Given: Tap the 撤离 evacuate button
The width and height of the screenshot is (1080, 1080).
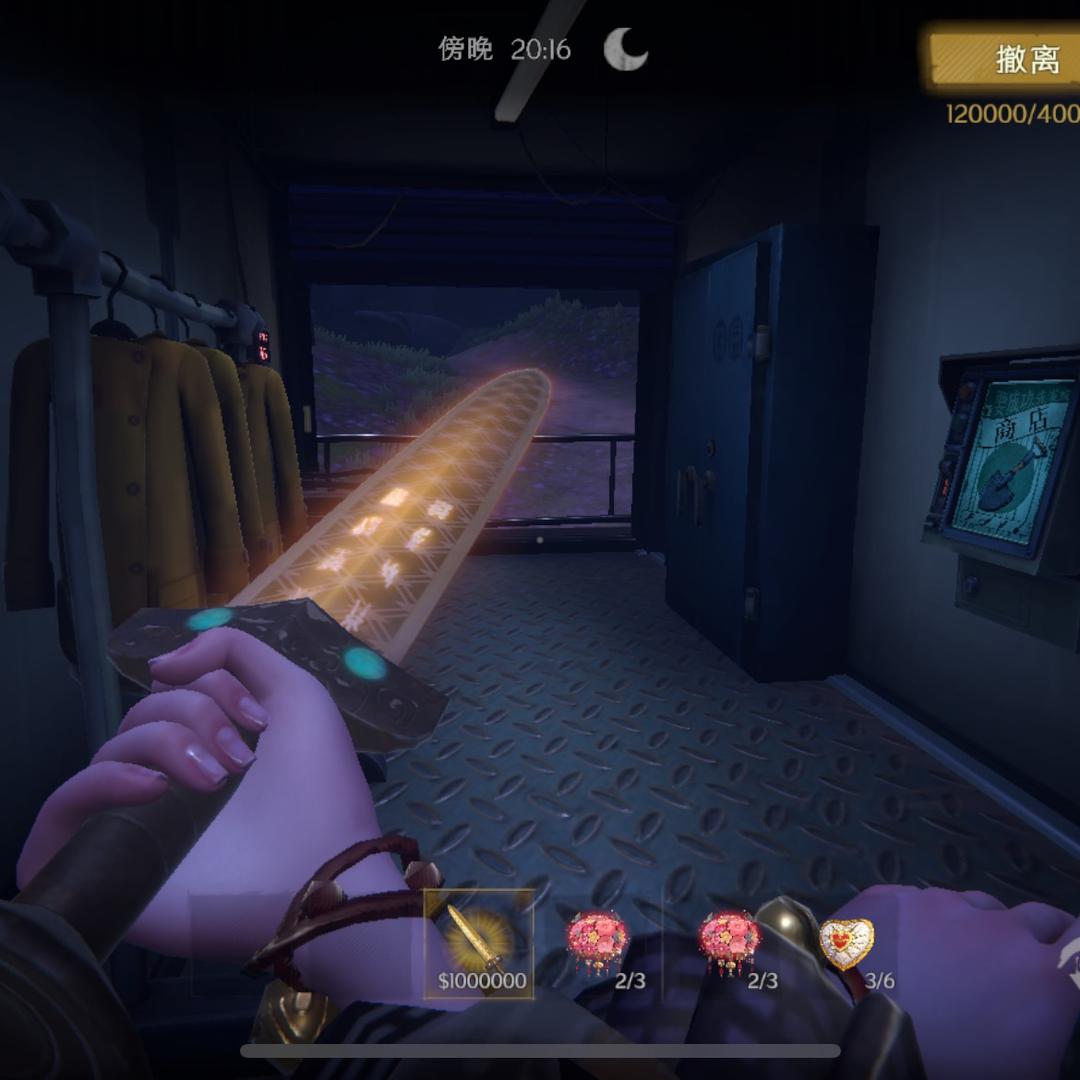Looking at the screenshot, I should click(1010, 60).
